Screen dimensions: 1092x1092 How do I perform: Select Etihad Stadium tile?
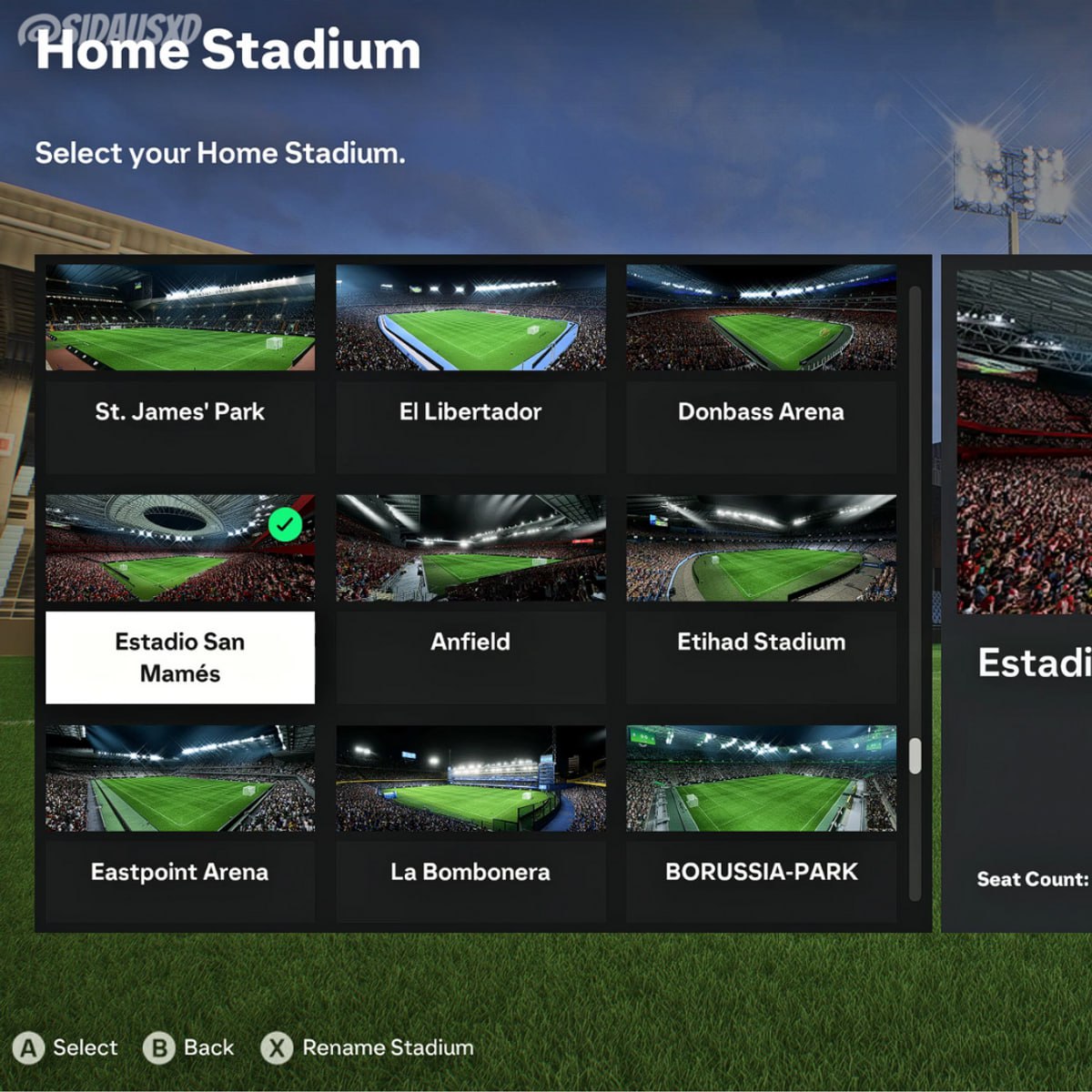click(x=761, y=599)
